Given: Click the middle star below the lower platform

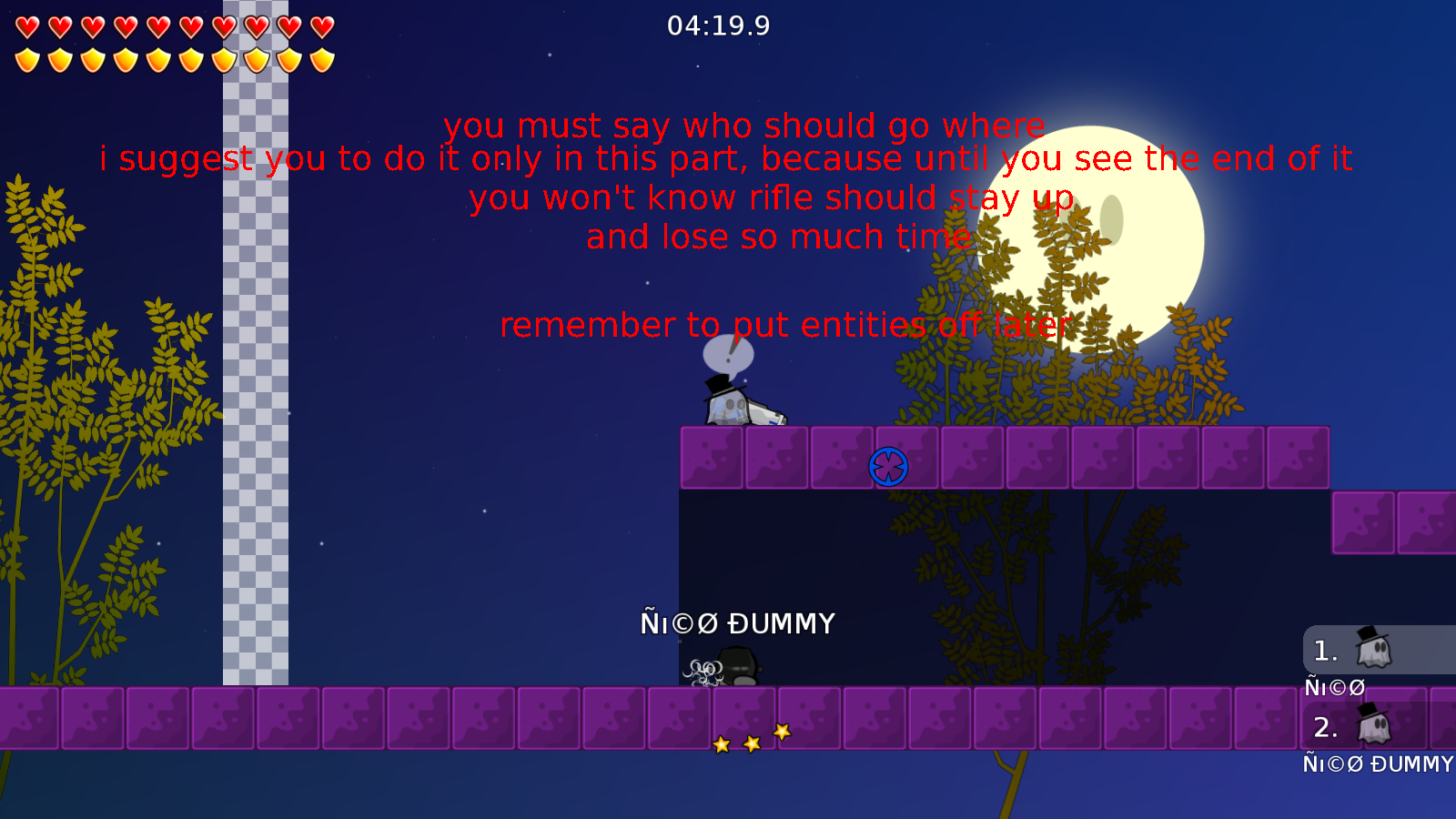Looking at the screenshot, I should click(x=751, y=743).
